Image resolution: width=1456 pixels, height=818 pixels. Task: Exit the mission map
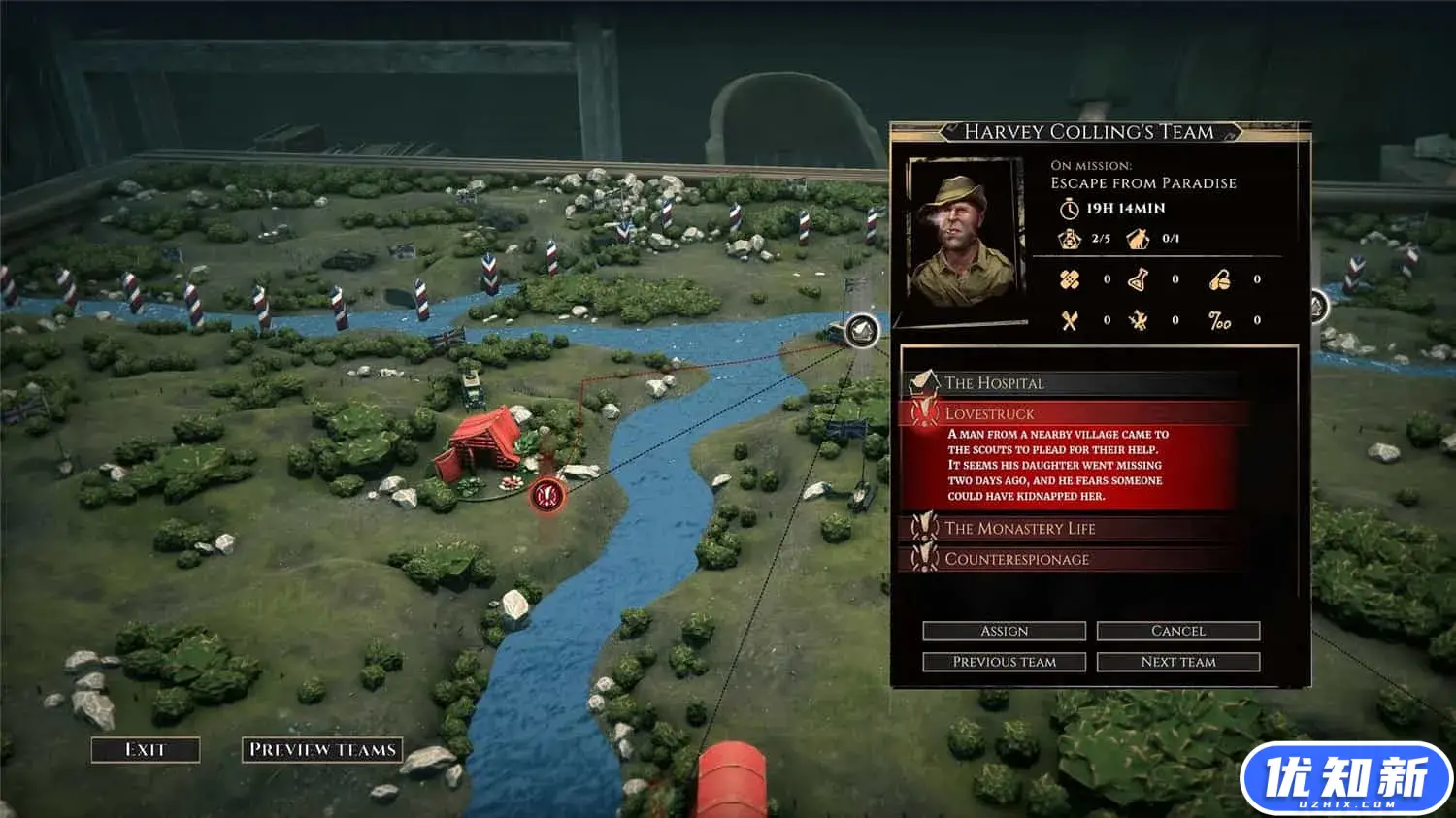(x=146, y=749)
